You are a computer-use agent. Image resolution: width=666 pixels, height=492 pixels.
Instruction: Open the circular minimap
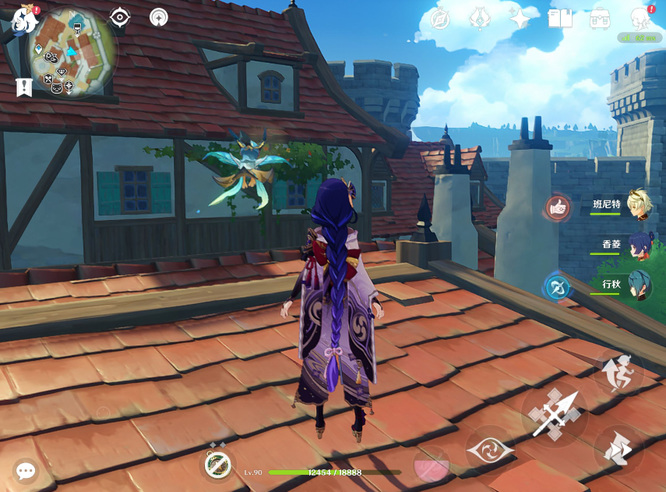[70, 50]
